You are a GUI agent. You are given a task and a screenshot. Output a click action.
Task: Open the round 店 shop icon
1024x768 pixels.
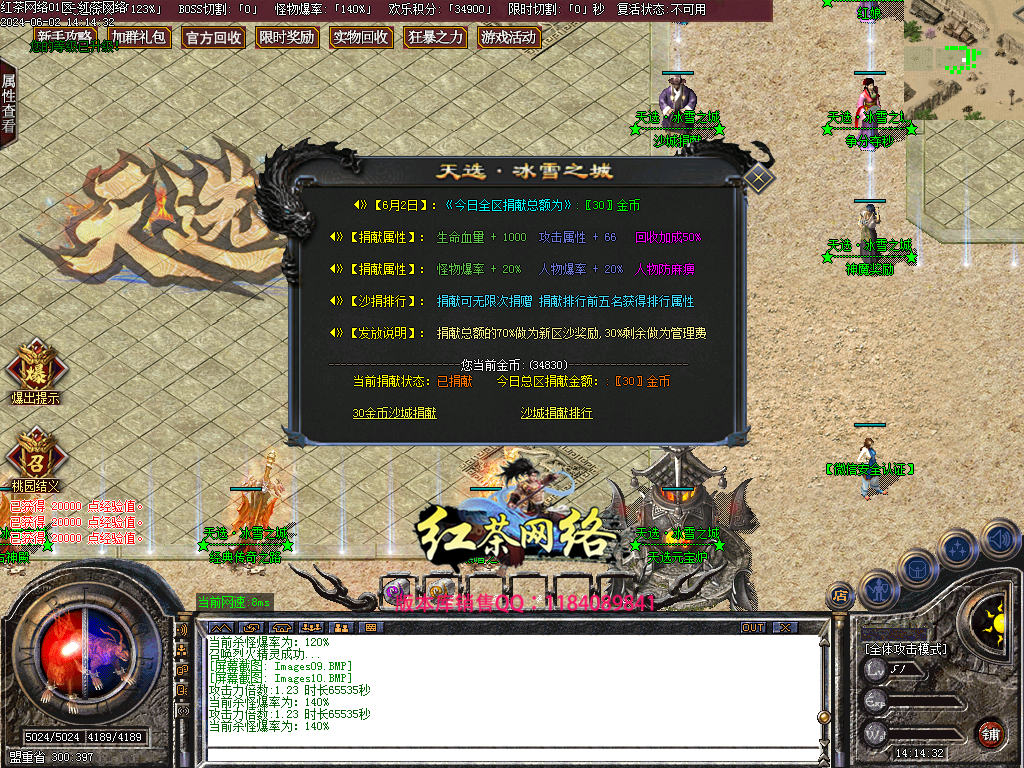coord(840,597)
